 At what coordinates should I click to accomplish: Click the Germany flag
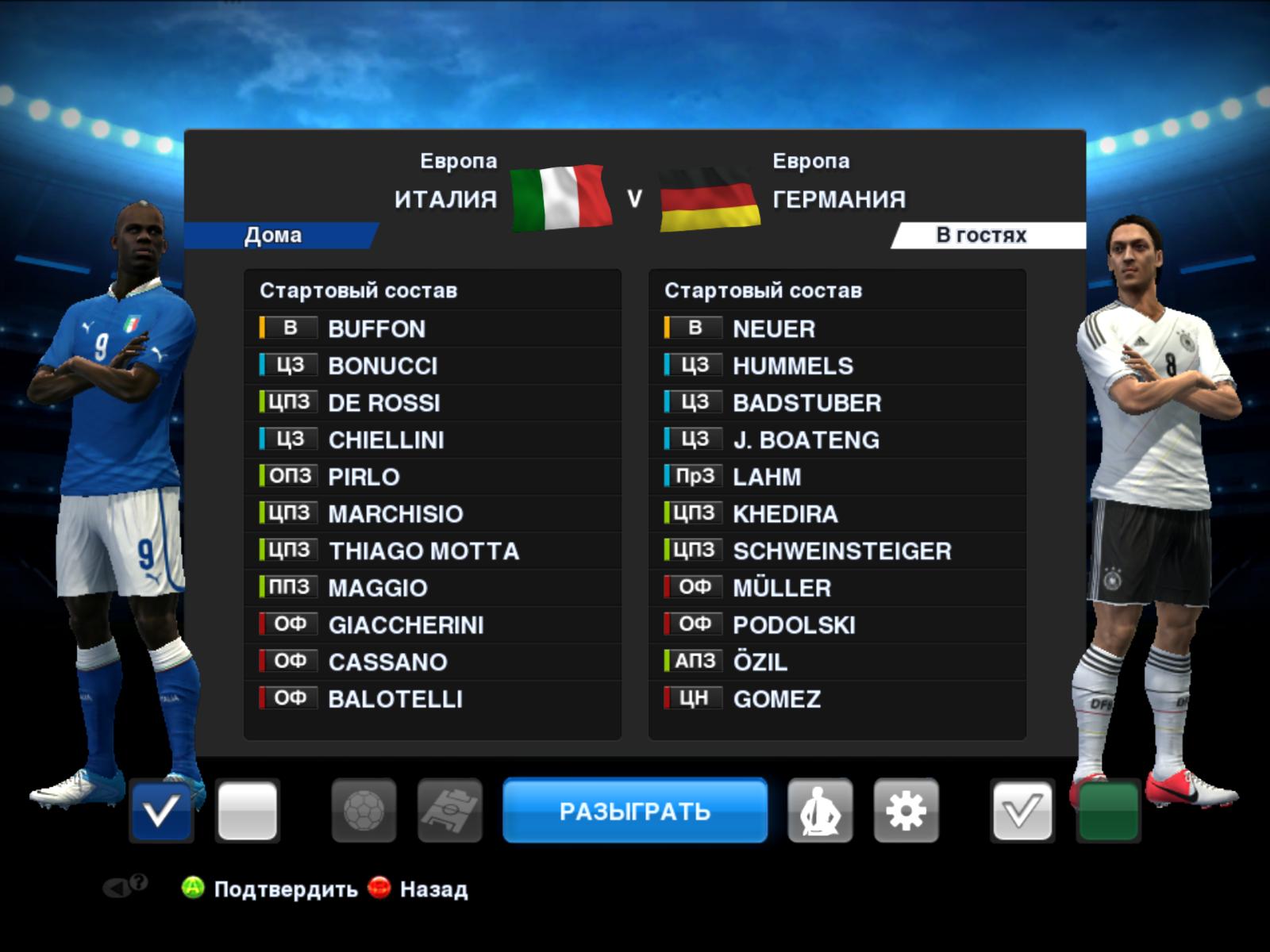(709, 198)
